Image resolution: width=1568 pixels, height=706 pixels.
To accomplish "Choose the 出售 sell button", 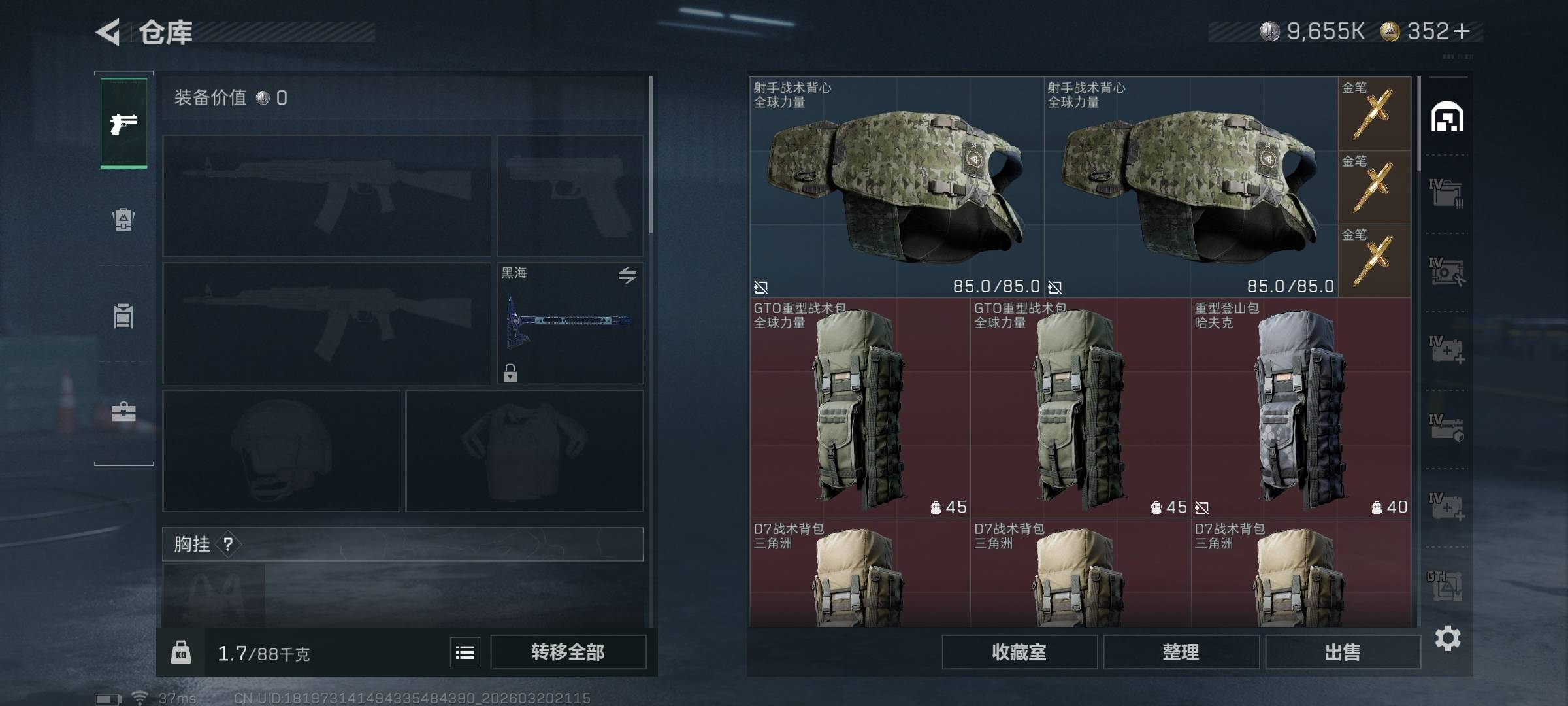I will point(1343,652).
